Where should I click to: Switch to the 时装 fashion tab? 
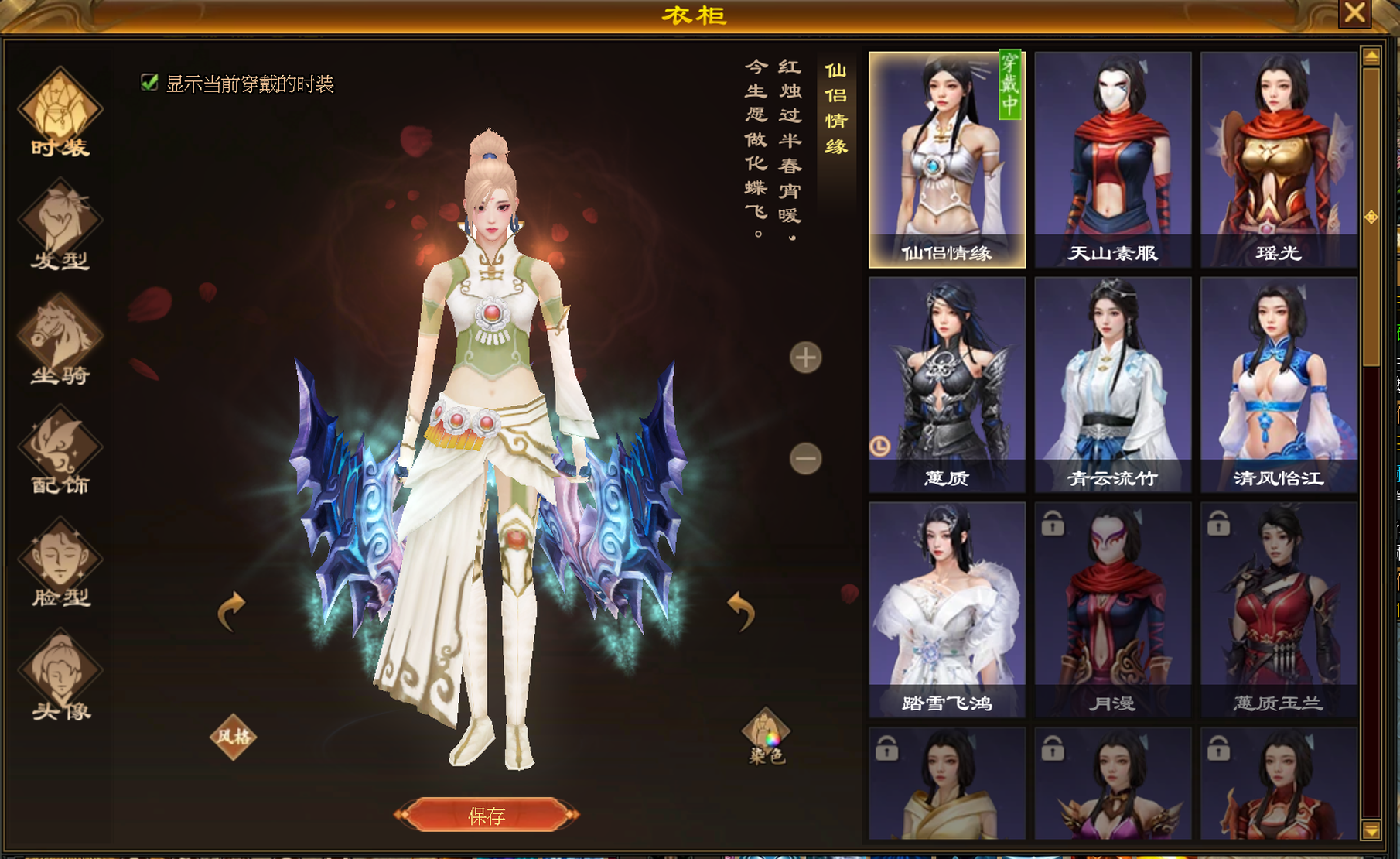(60, 113)
